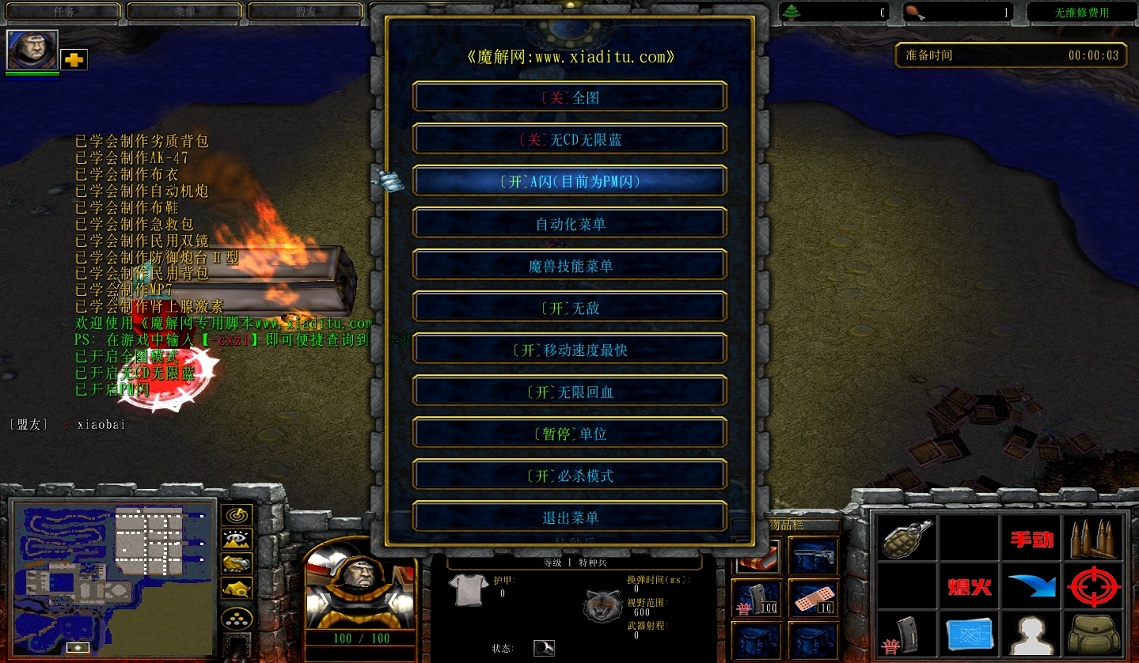Toggle the 全图 full map option
Screen dimensions: 1139x663
[x=569, y=97]
